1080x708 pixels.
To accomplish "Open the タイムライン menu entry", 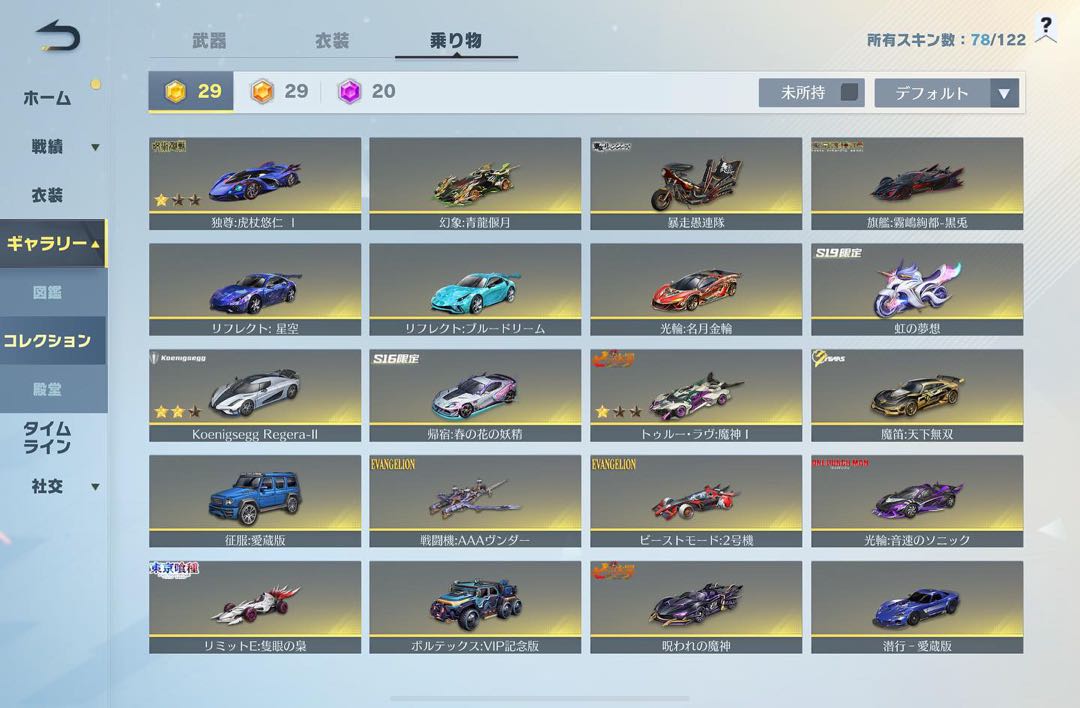I will (x=47, y=438).
